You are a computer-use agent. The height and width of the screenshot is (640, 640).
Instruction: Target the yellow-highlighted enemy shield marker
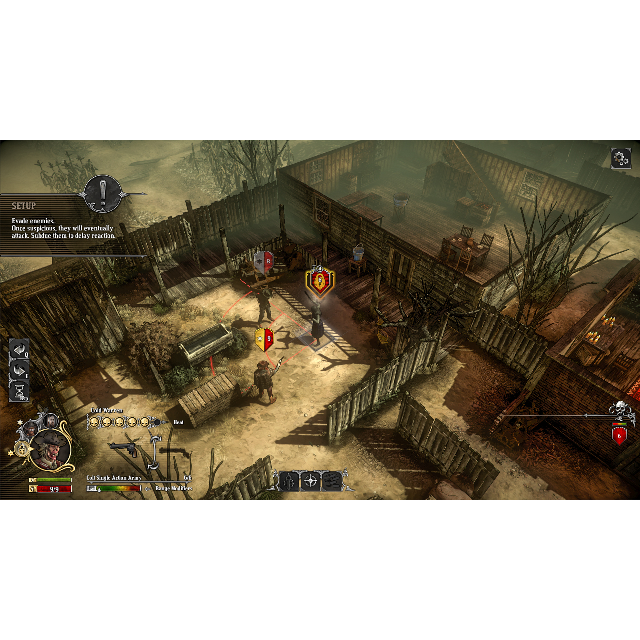[x=319, y=281]
